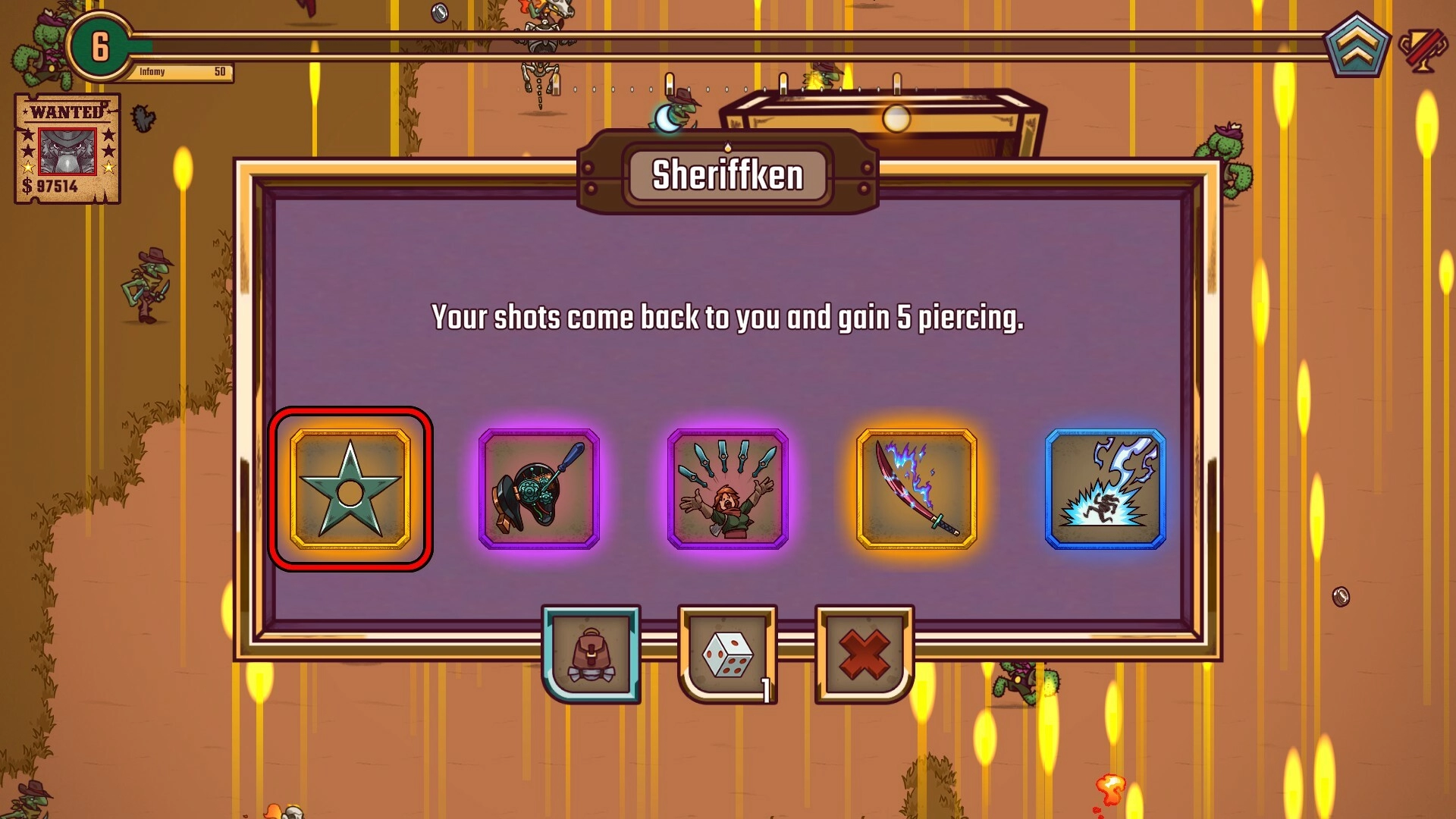Image resolution: width=1456 pixels, height=819 pixels.
Task: Skip upgrades with the red X button
Action: 864,654
